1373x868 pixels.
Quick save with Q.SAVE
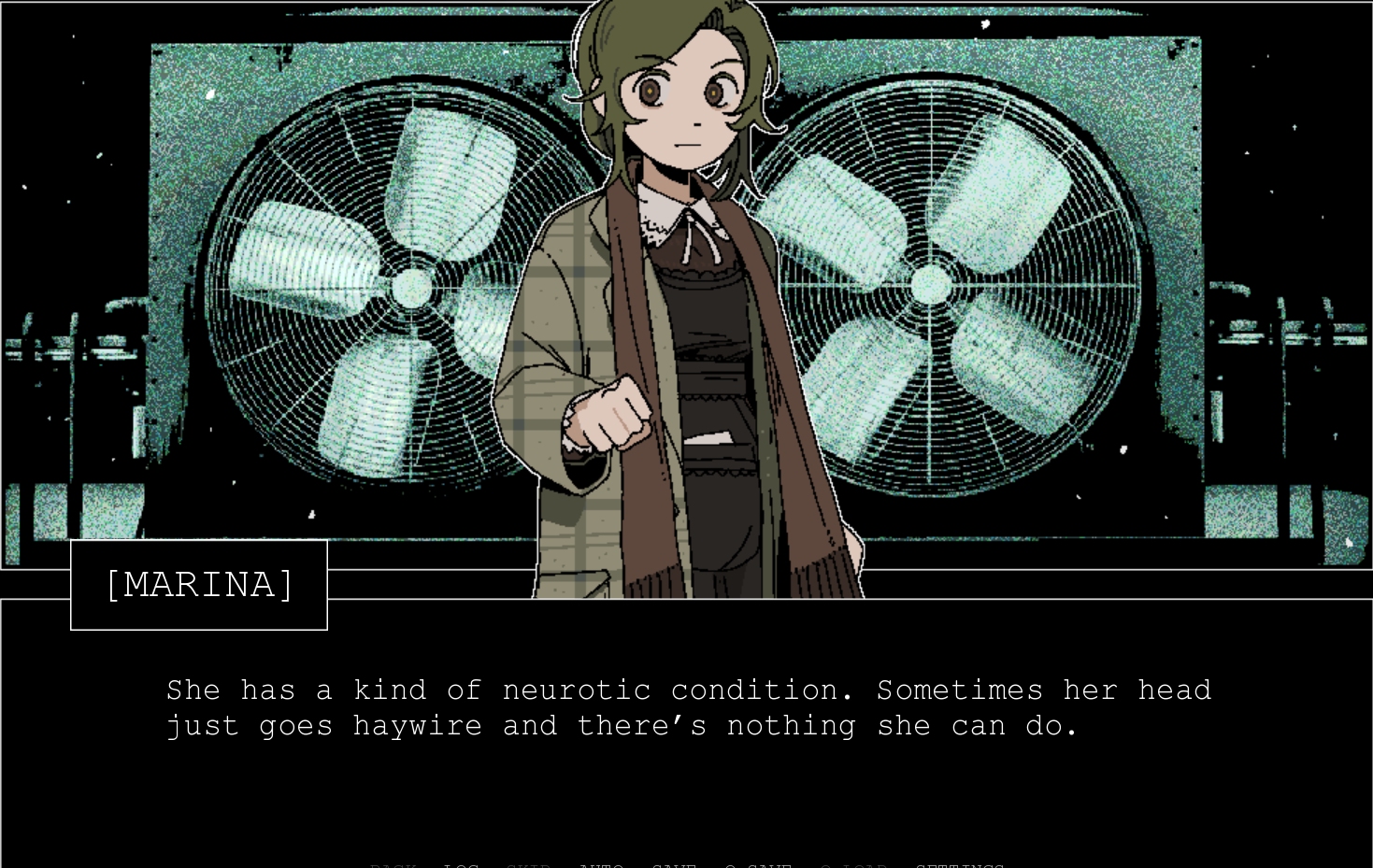pos(758,864)
